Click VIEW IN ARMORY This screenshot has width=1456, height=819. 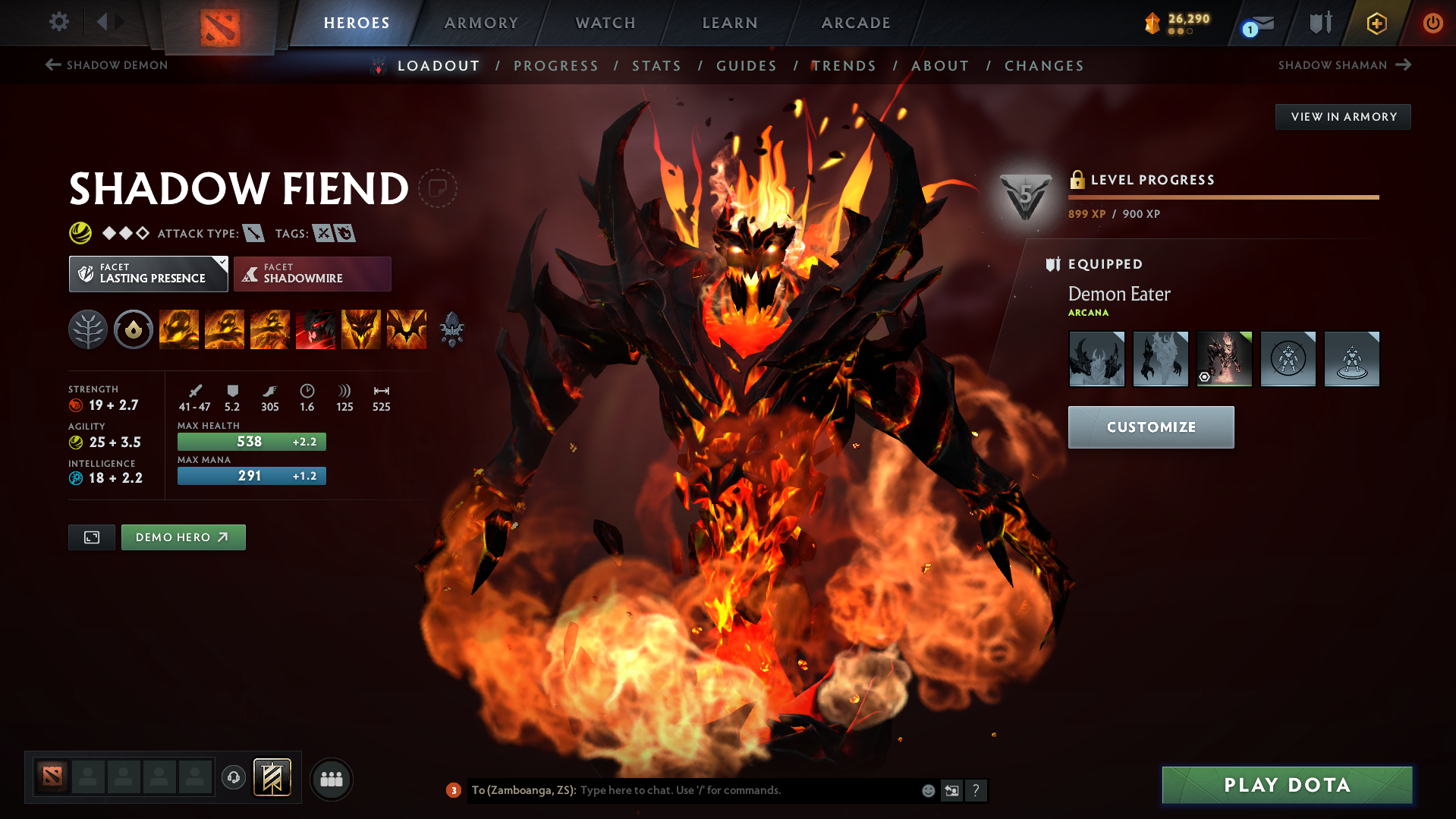1342,116
